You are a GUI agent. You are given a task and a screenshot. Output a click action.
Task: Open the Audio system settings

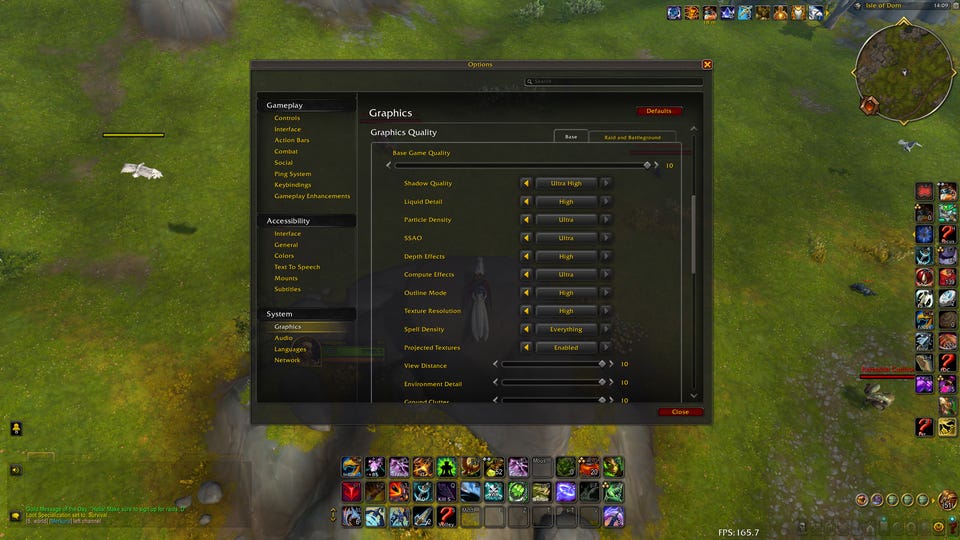pos(284,338)
